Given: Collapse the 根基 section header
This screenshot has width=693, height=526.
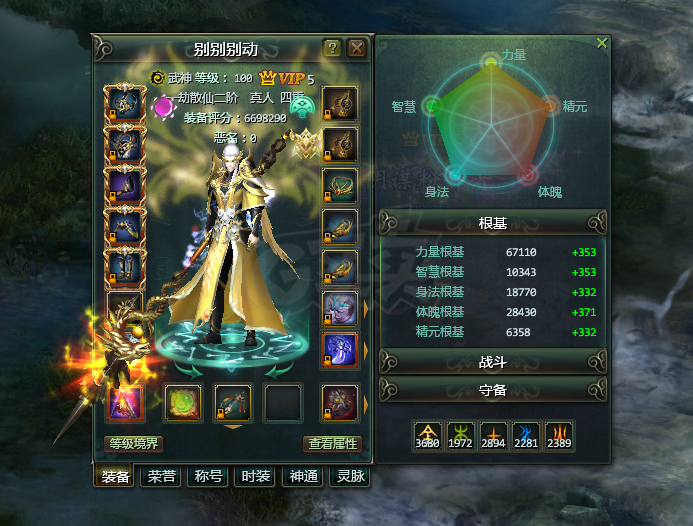Looking at the screenshot, I should tap(493, 221).
